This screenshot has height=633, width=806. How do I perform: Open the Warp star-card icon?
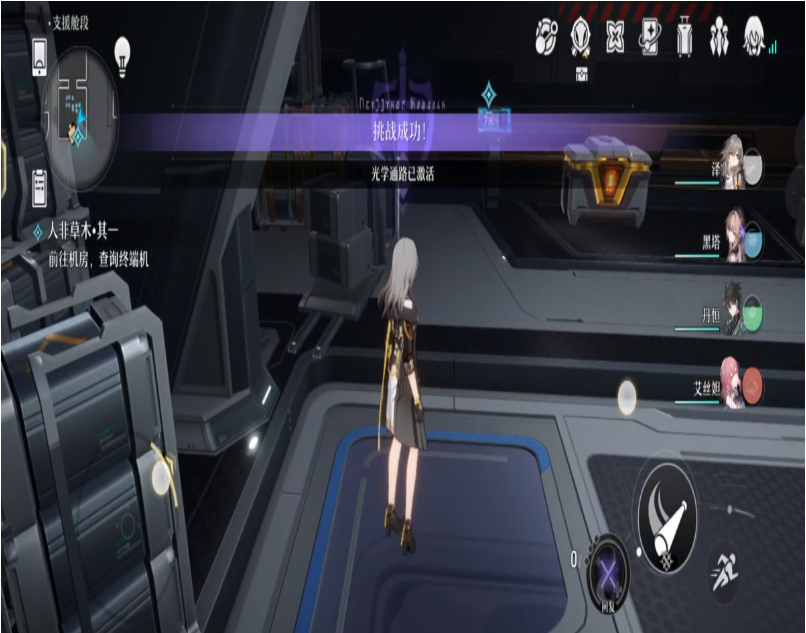(650, 37)
